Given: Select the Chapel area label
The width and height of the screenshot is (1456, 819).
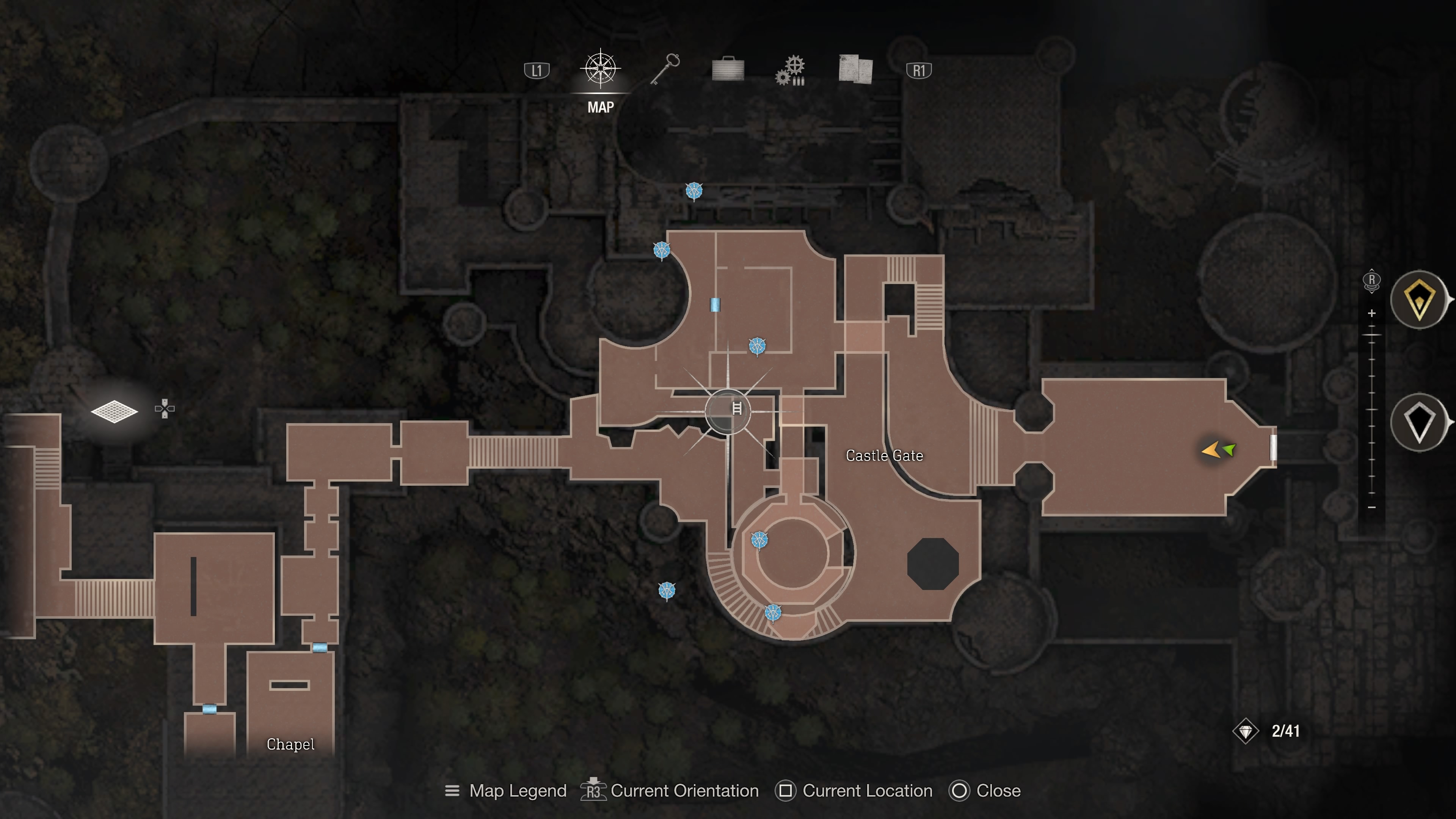Looking at the screenshot, I should [290, 744].
